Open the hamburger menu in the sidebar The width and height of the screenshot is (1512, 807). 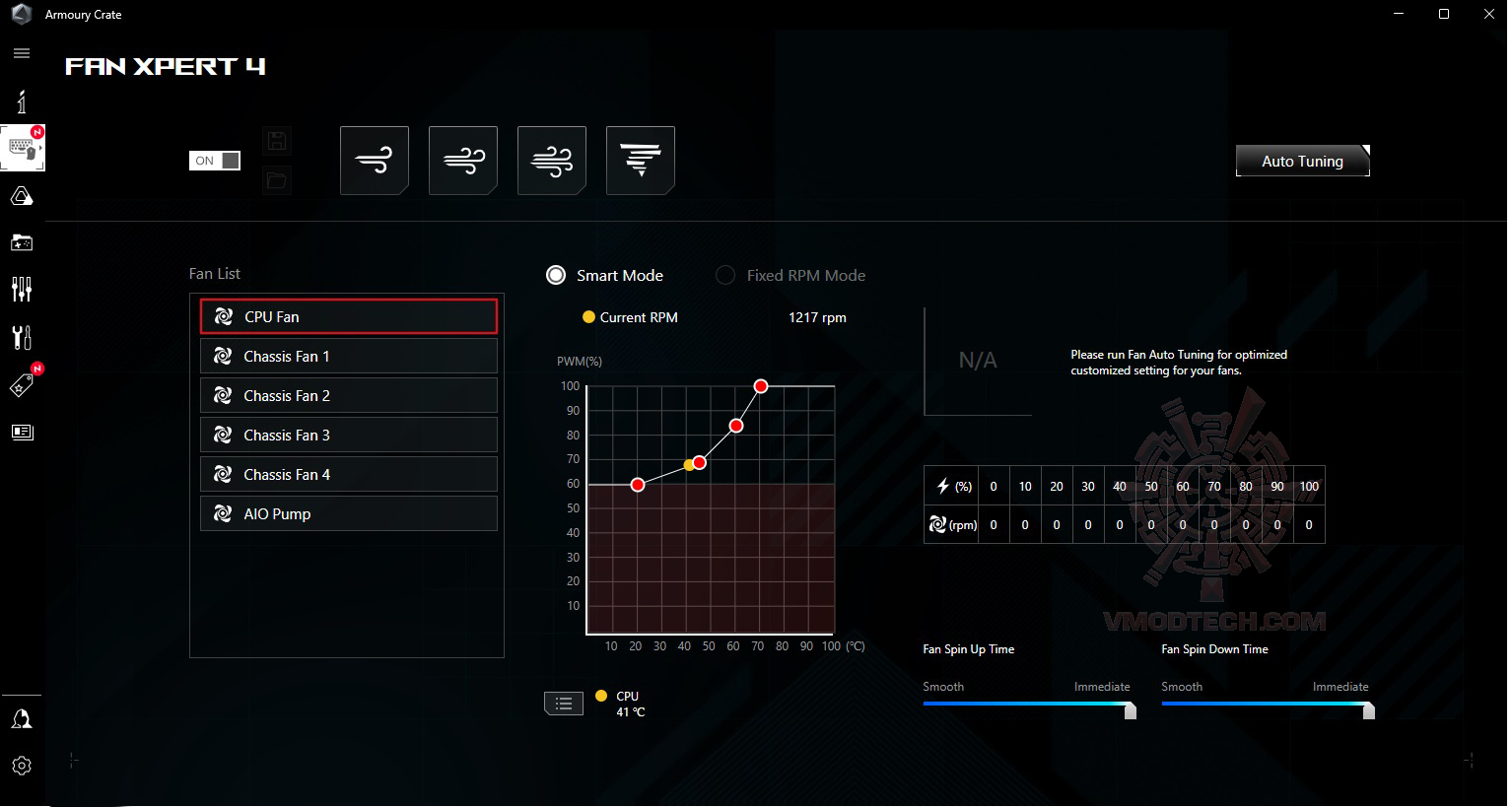(x=22, y=53)
